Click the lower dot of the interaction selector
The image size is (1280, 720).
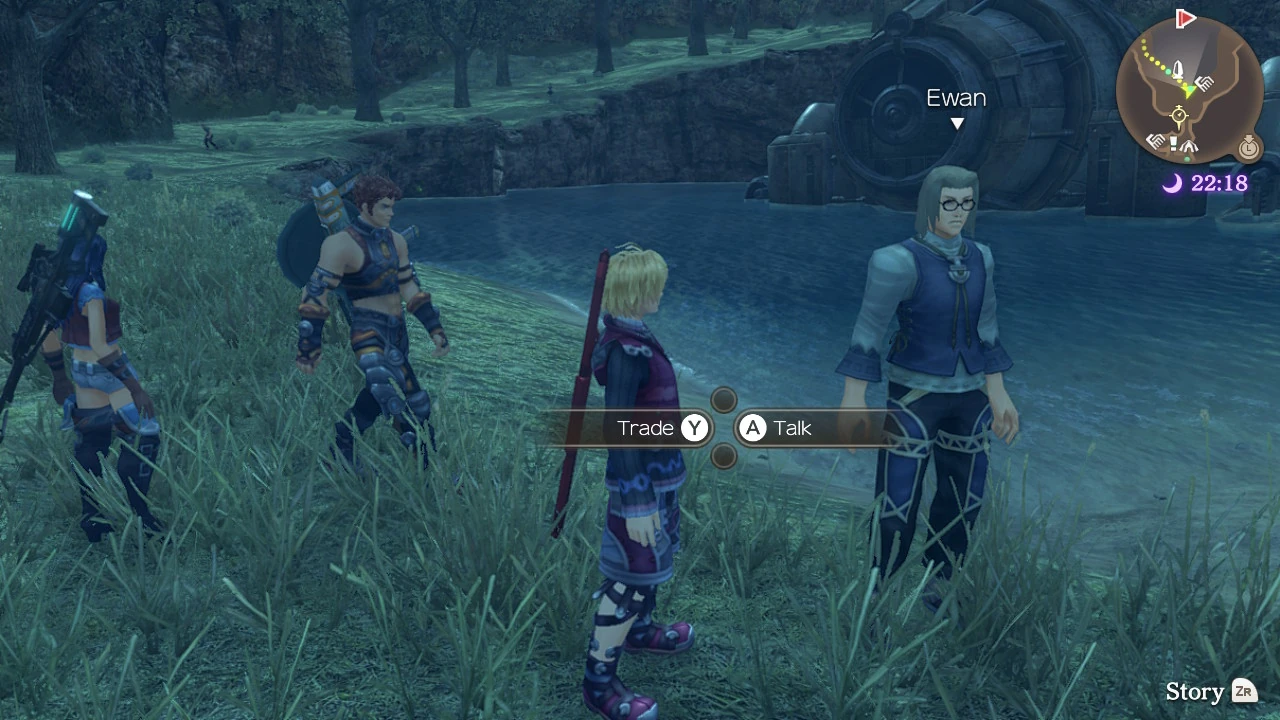723,455
